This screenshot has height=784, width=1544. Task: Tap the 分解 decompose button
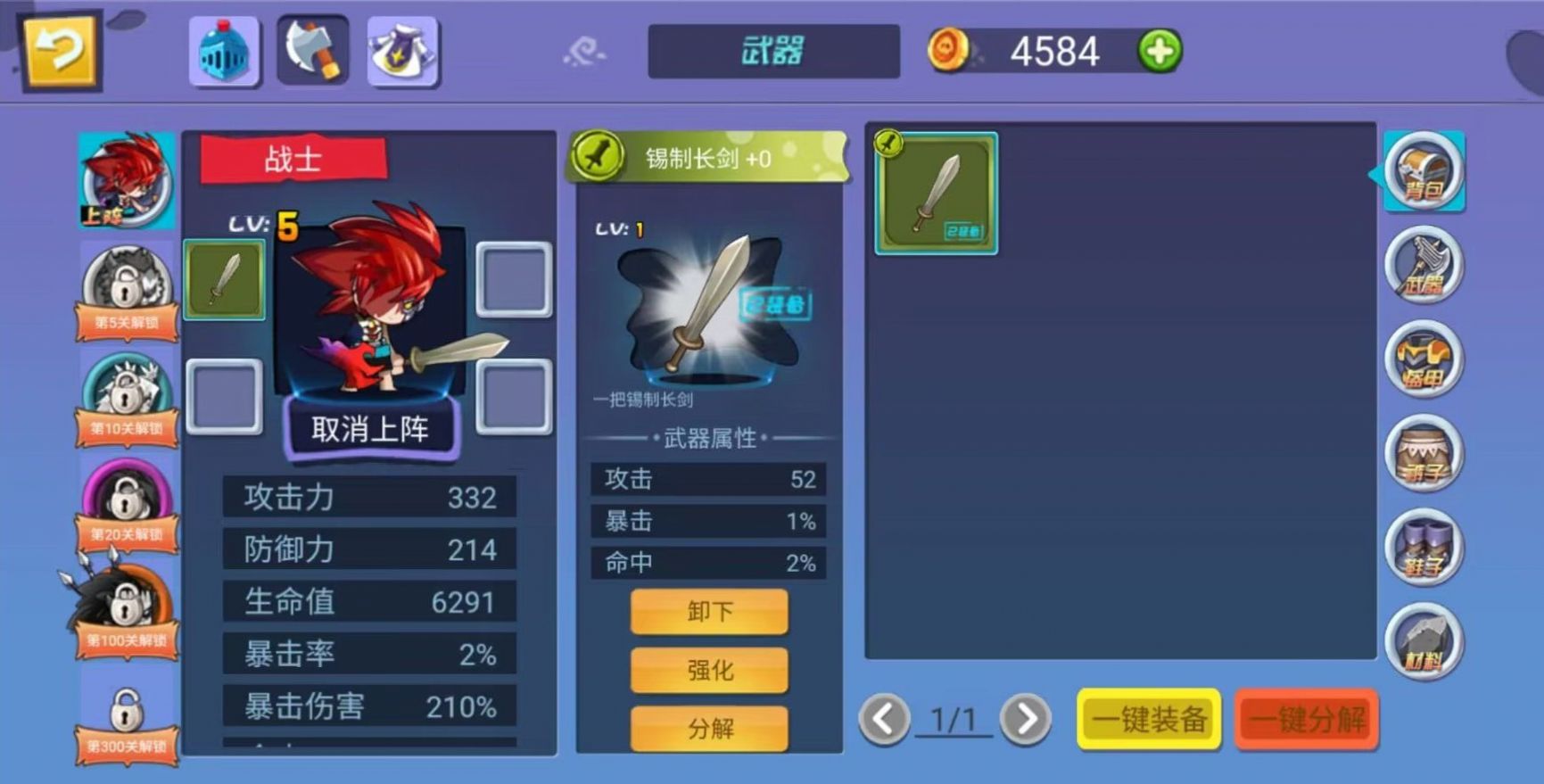coord(709,728)
